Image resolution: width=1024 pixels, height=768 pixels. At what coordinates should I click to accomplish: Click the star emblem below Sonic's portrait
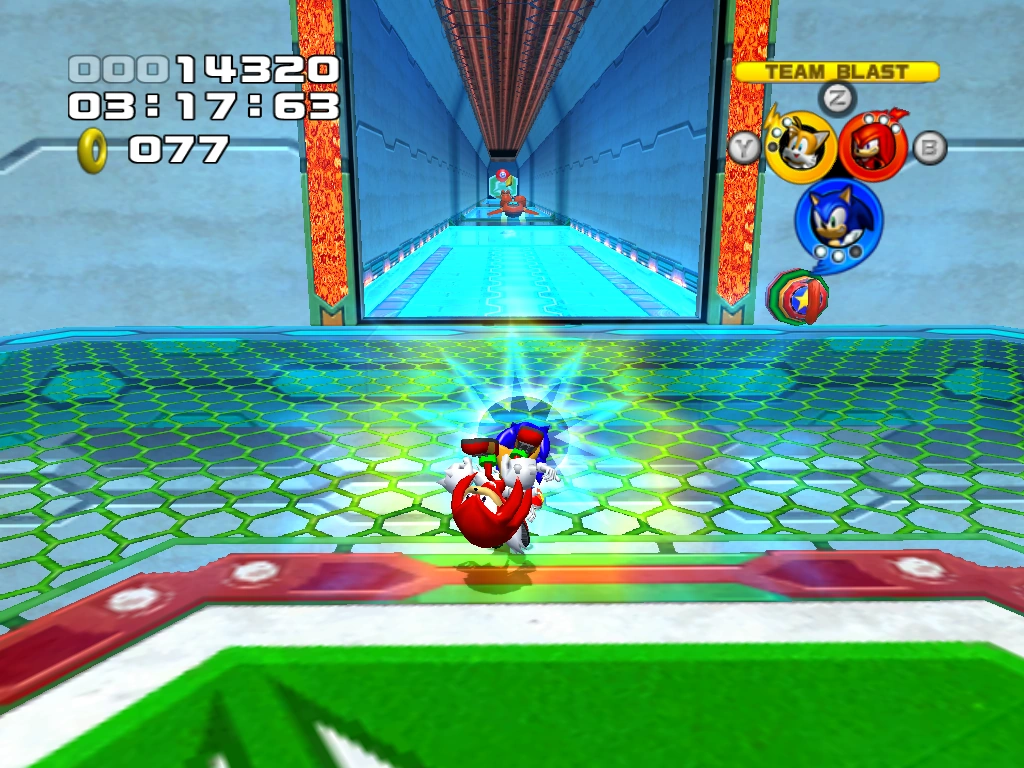point(797,296)
